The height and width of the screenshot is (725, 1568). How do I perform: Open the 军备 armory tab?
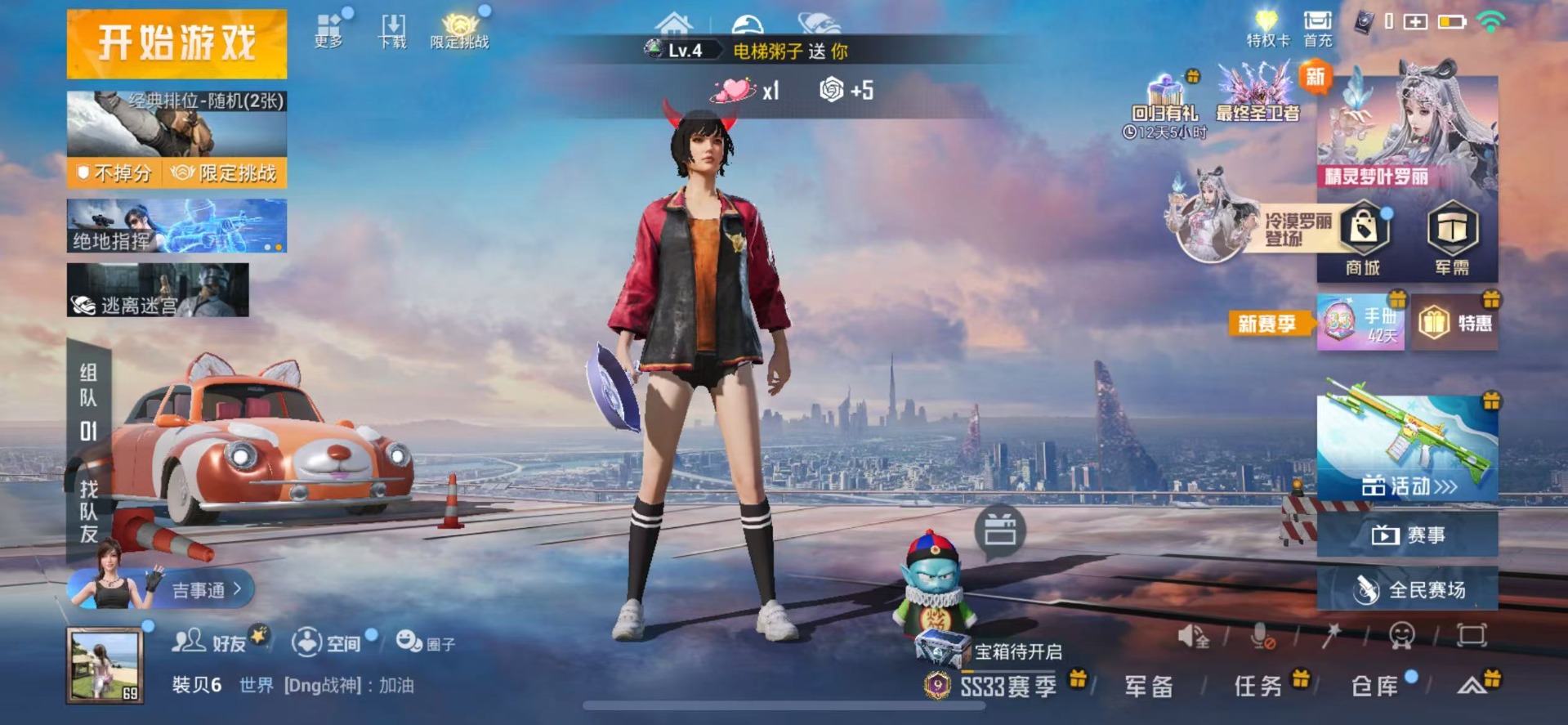point(1148,687)
